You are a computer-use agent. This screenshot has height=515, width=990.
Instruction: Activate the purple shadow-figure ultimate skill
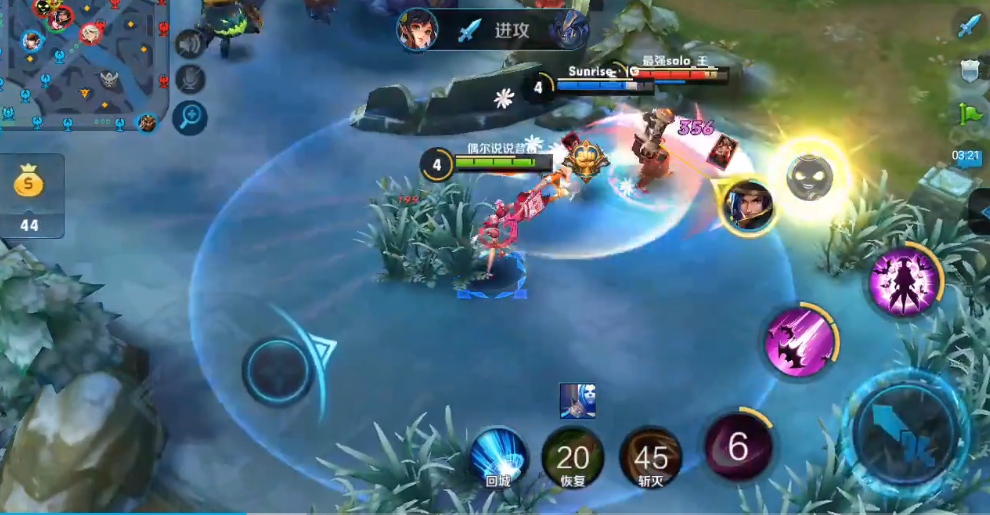pyautogui.click(x=903, y=282)
